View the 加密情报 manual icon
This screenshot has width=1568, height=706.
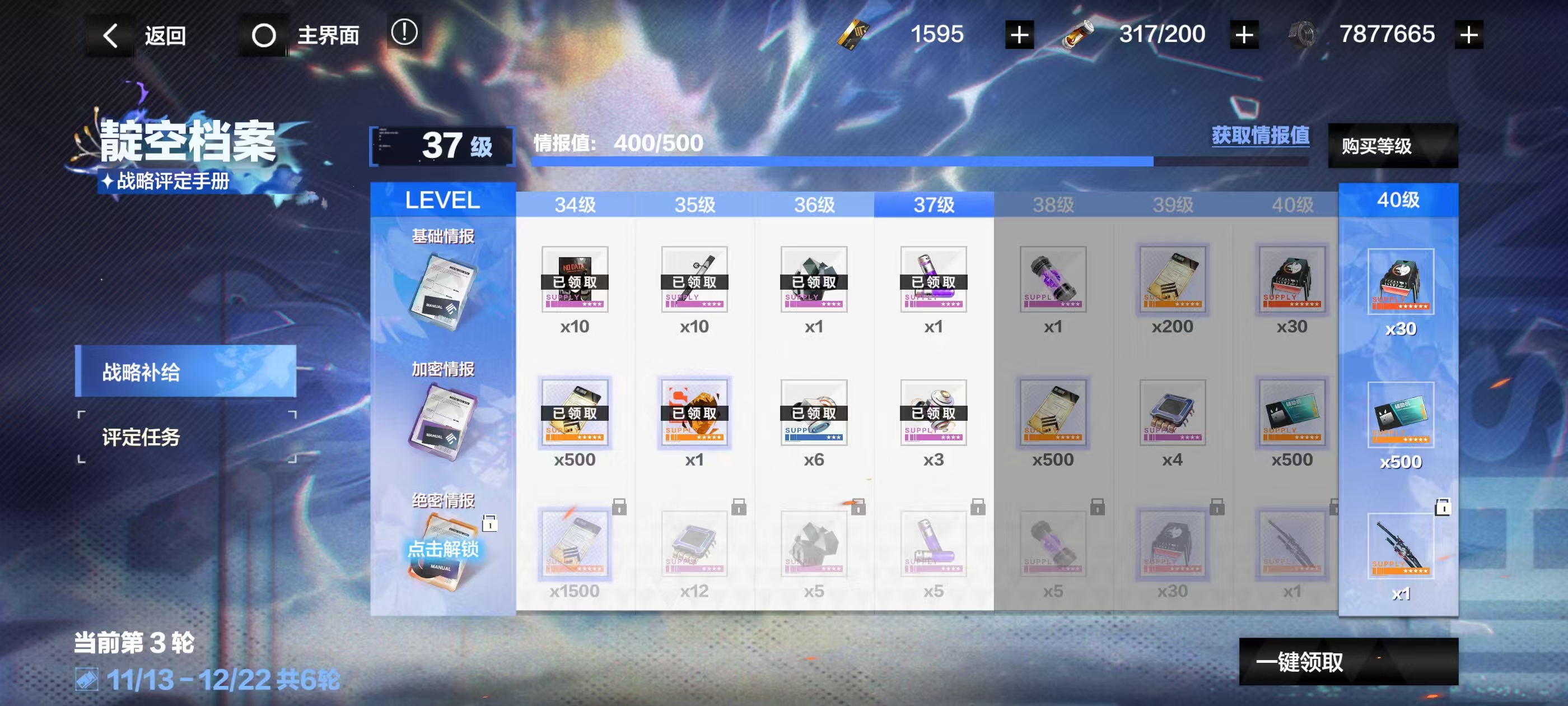click(x=443, y=422)
